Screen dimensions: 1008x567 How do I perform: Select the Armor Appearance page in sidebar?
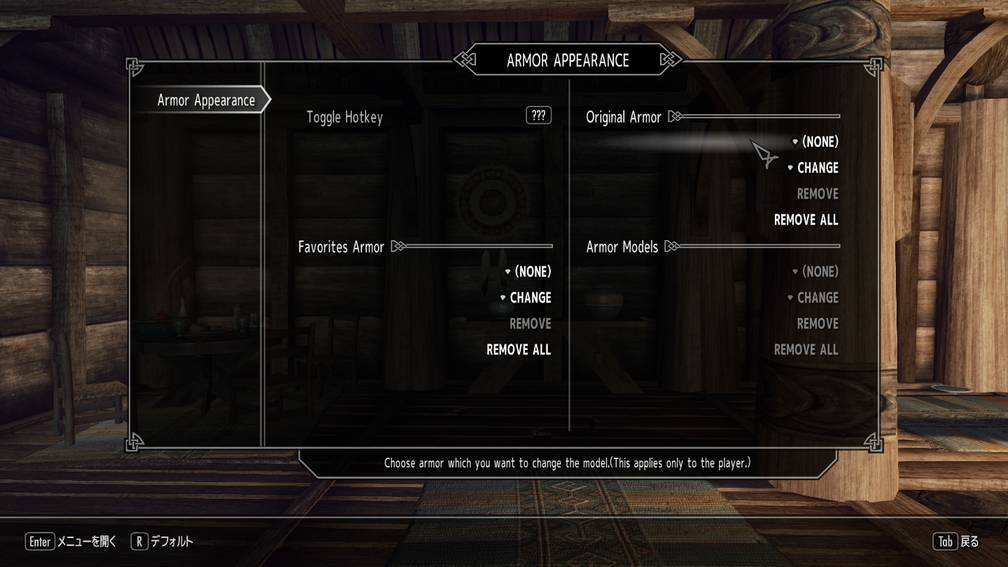click(x=206, y=100)
